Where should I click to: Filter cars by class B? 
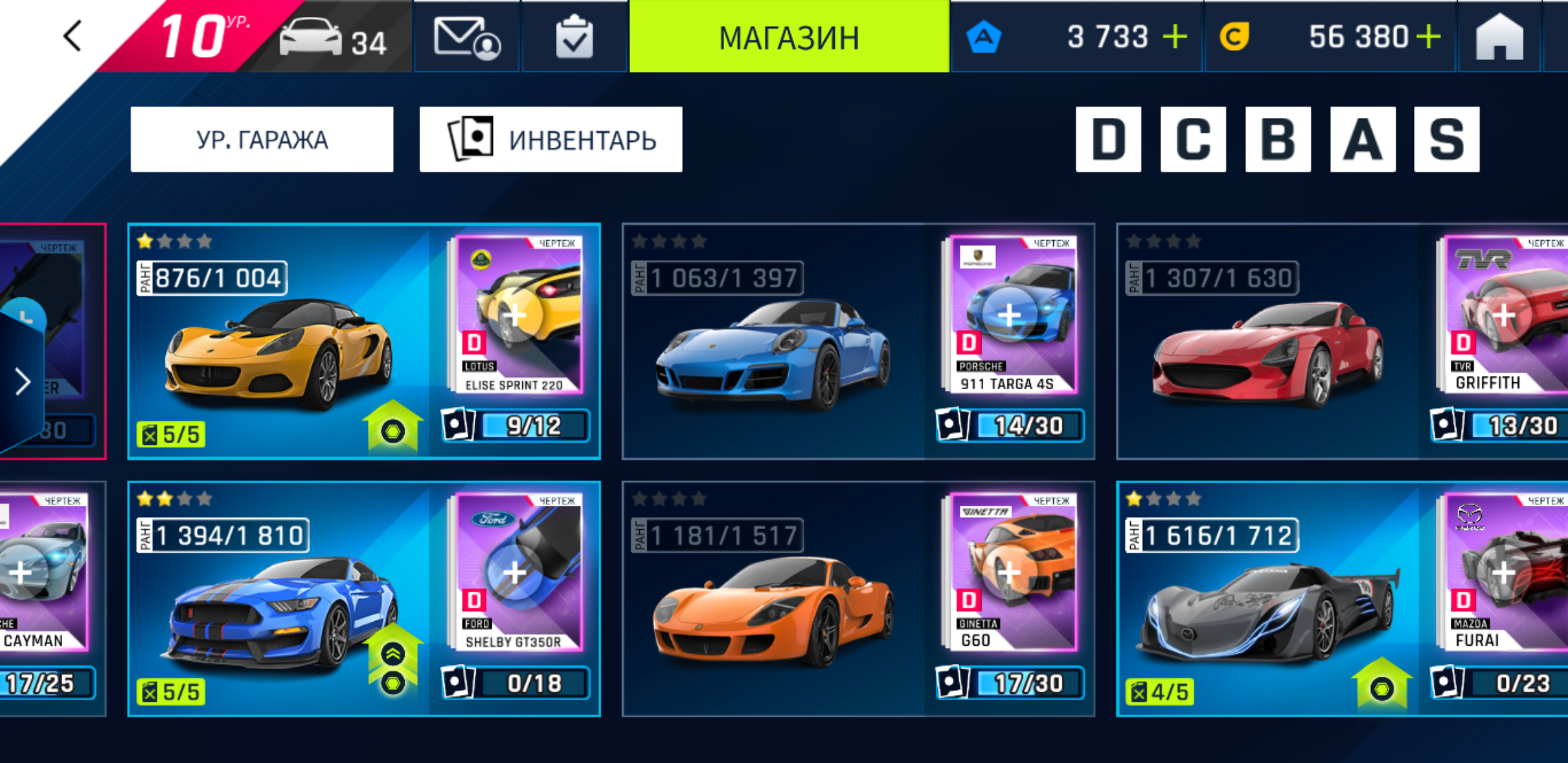1278,139
